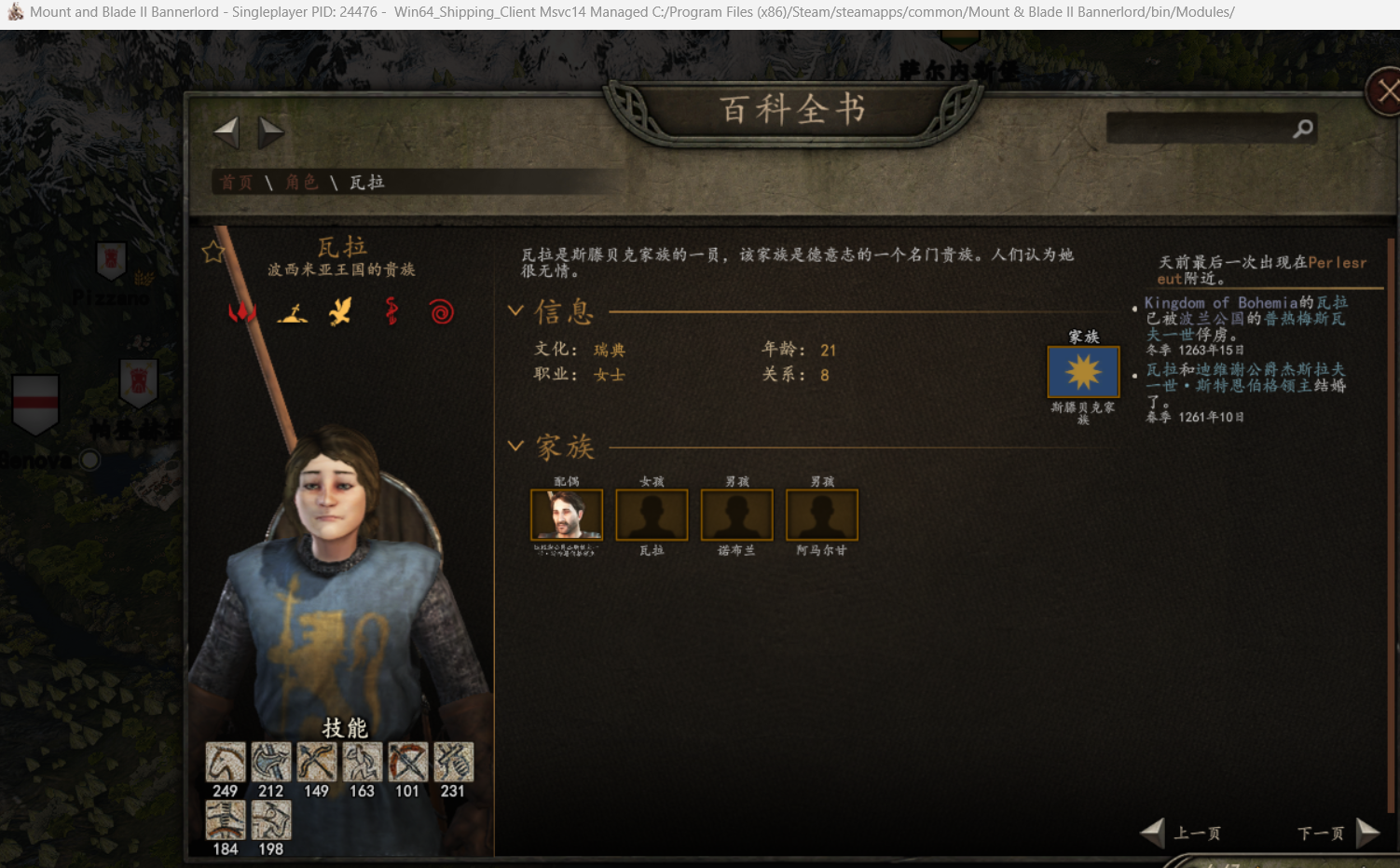The height and width of the screenshot is (868, 1400).
Task: Go back with the left arrow
Action: coord(226,132)
